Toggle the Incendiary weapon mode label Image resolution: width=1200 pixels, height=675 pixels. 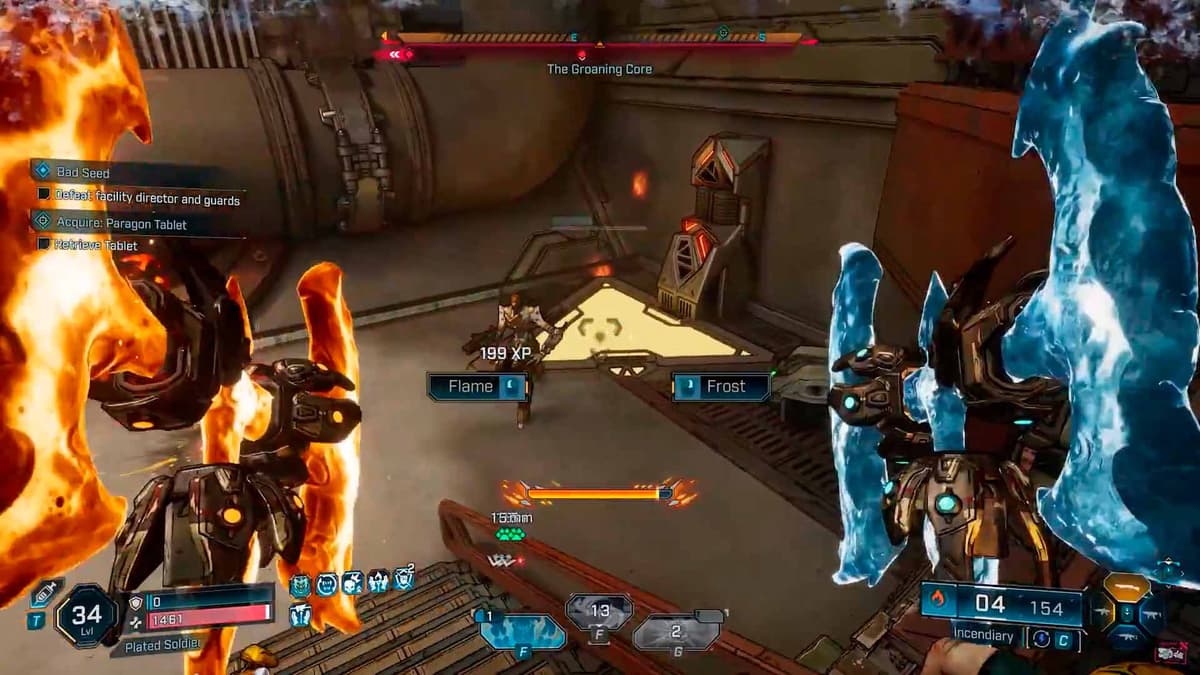tap(982, 636)
